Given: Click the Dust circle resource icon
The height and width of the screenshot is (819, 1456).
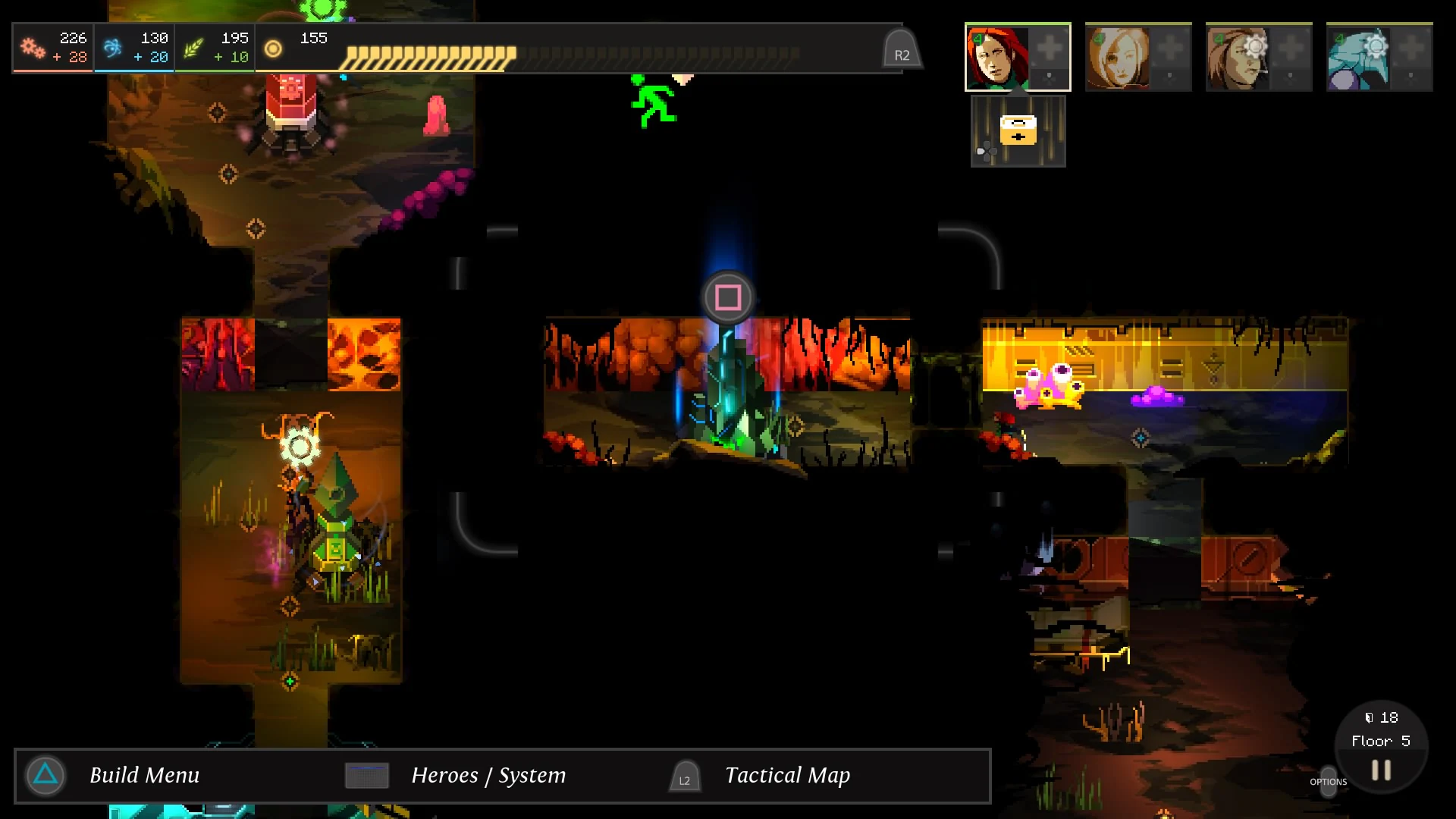Looking at the screenshot, I should [x=274, y=49].
